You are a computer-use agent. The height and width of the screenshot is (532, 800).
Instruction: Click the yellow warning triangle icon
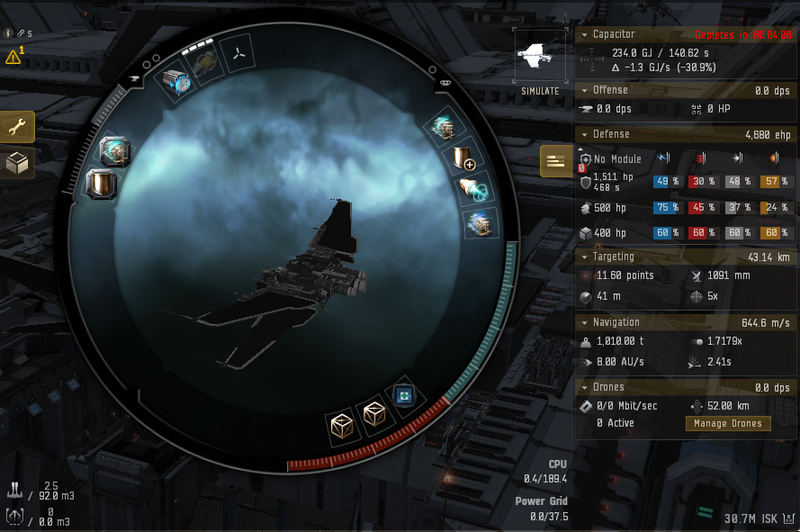point(13,57)
